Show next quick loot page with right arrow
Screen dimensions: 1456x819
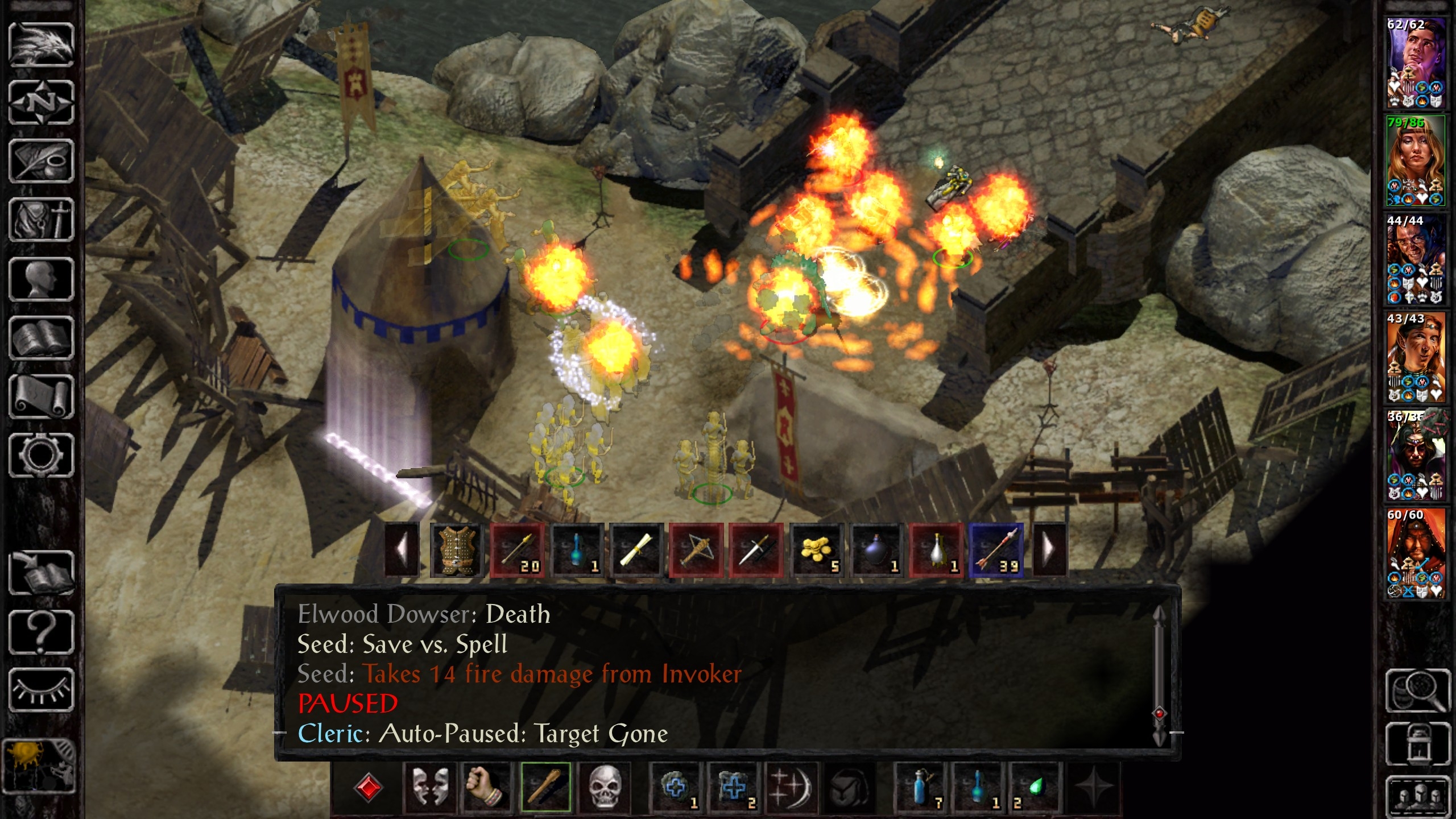coord(1050,551)
